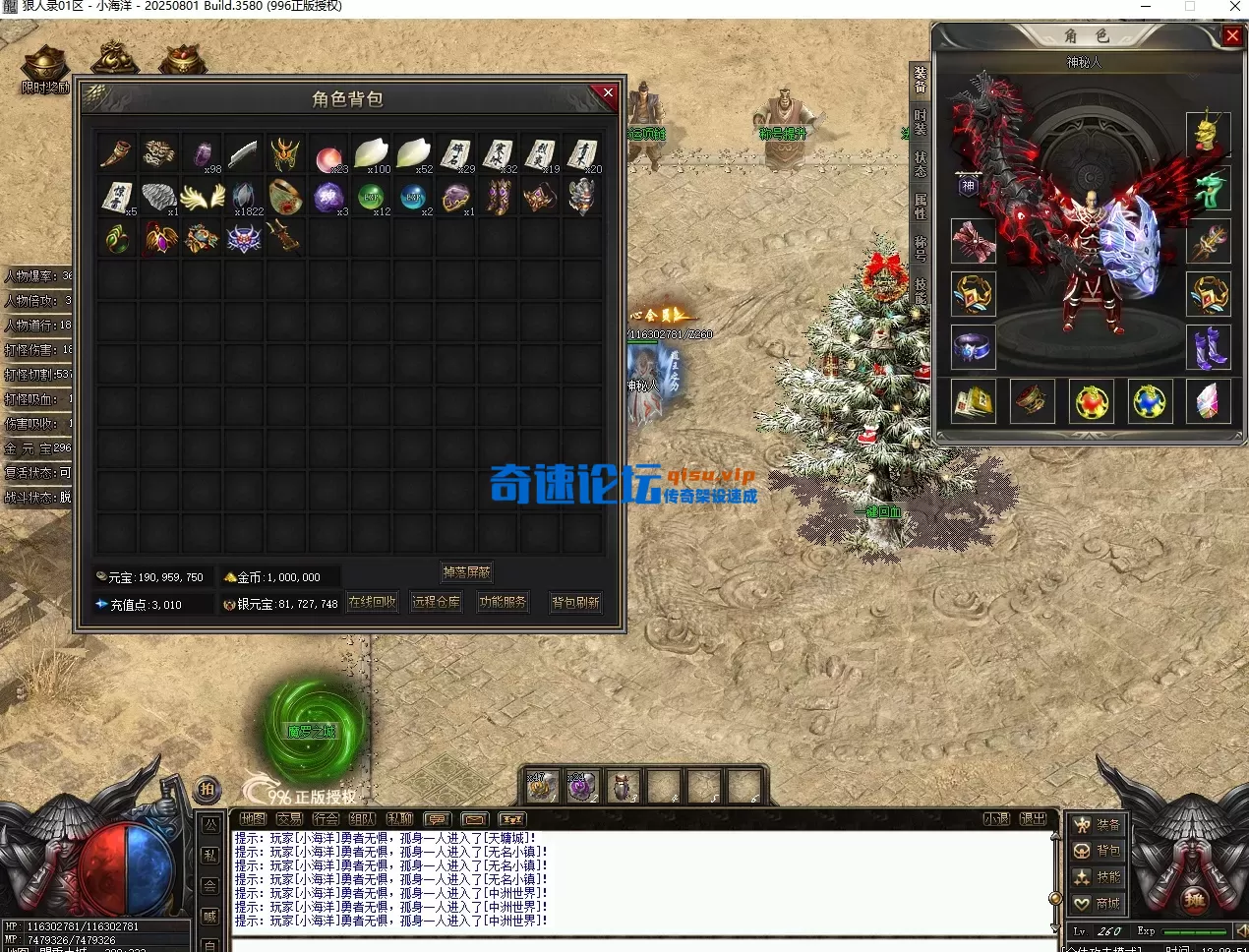Select the golden dragon helmet slot
Viewport: 1249px width, 952px height.
click(1209, 133)
